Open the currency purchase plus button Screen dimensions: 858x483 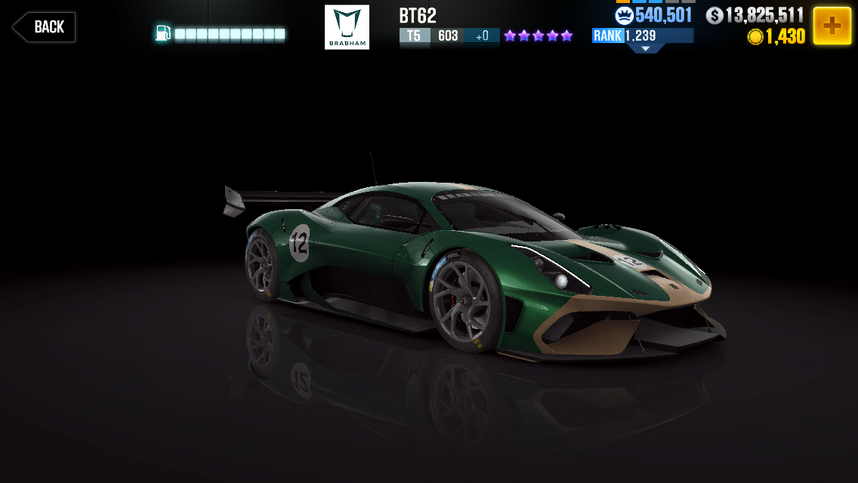(x=831, y=26)
